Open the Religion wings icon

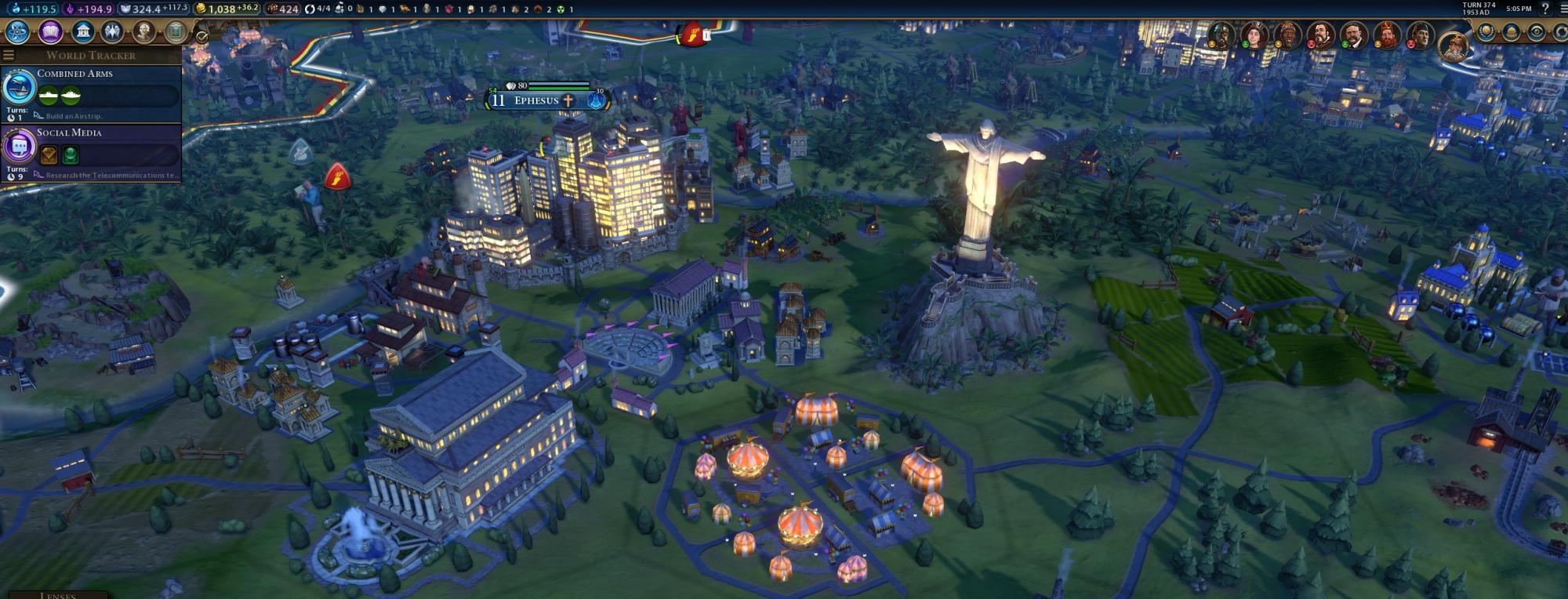[113, 32]
